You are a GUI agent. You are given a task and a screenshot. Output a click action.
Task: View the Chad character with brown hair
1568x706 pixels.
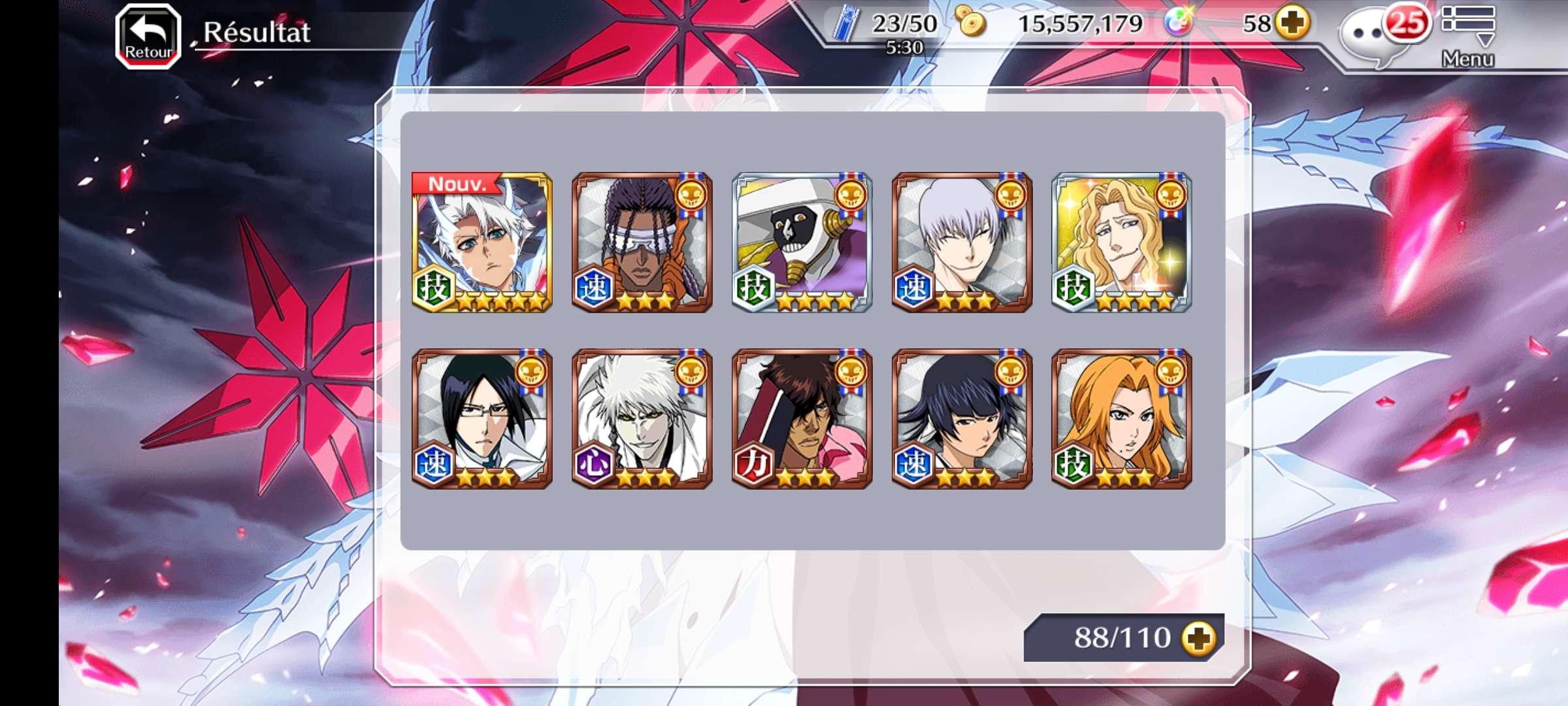click(802, 419)
